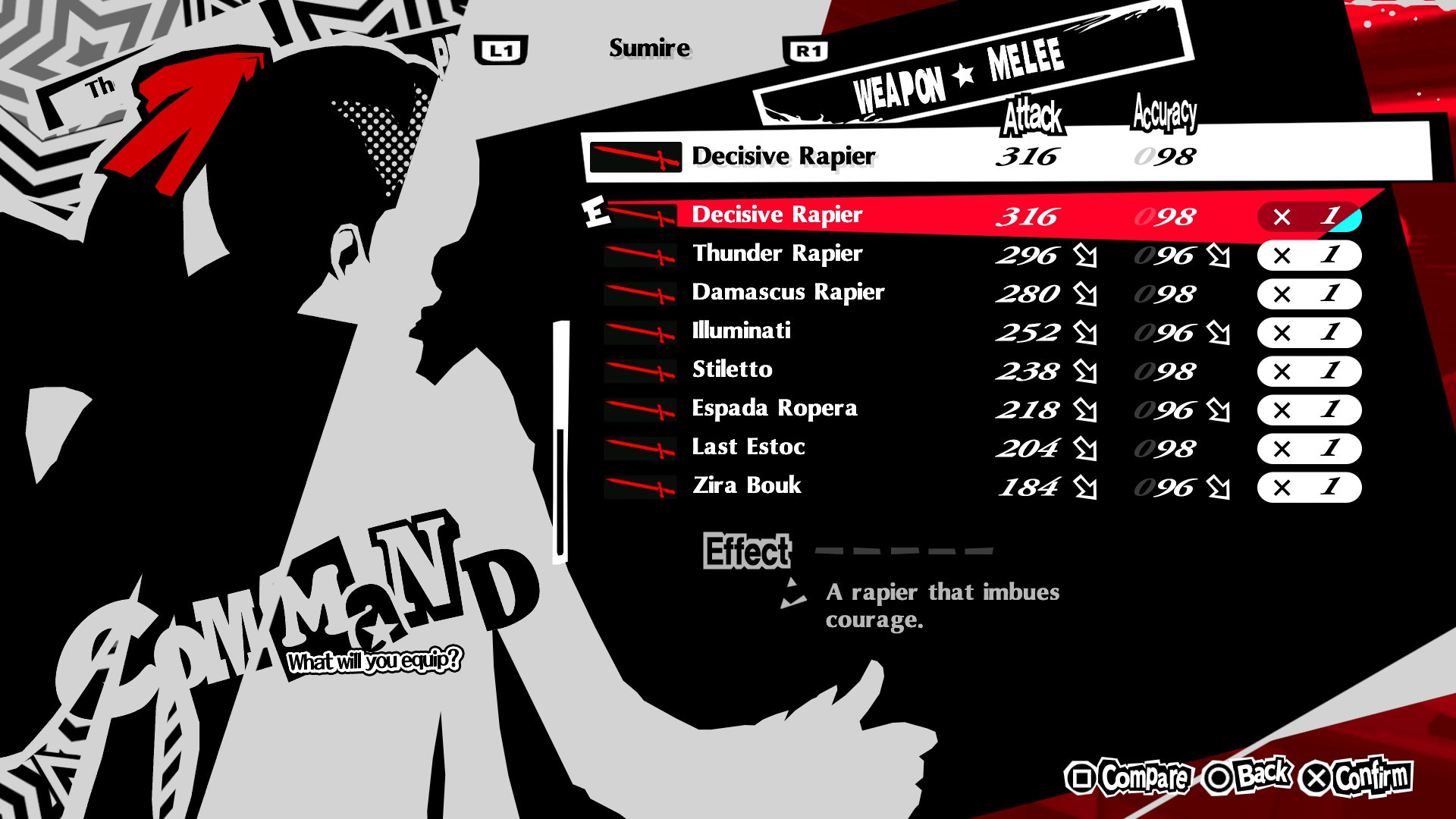Image resolution: width=1456 pixels, height=819 pixels.
Task: Click the Stiletto weapon icon
Action: 641,372
